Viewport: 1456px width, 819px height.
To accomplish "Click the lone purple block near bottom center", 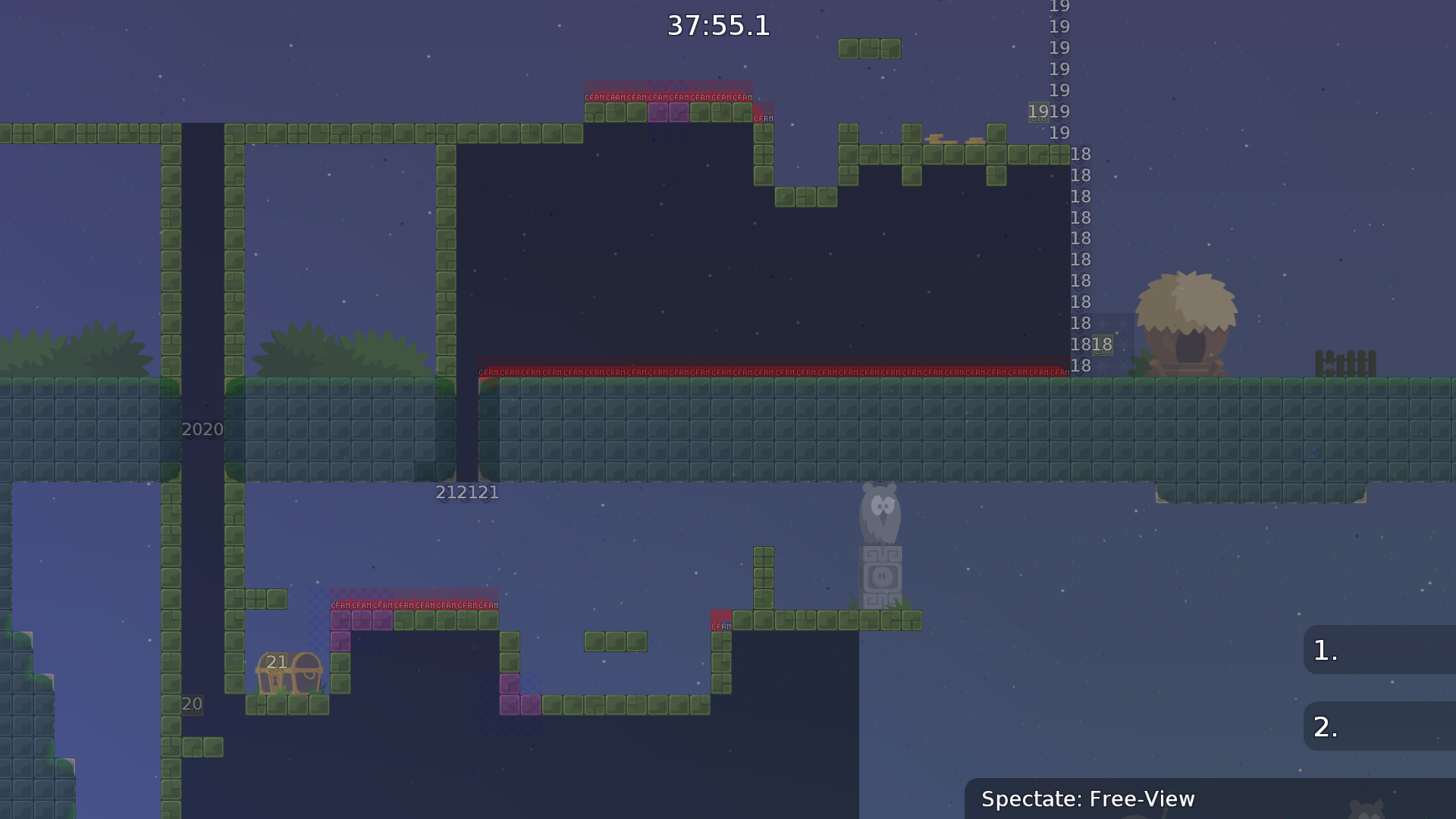I will pos(511,684).
